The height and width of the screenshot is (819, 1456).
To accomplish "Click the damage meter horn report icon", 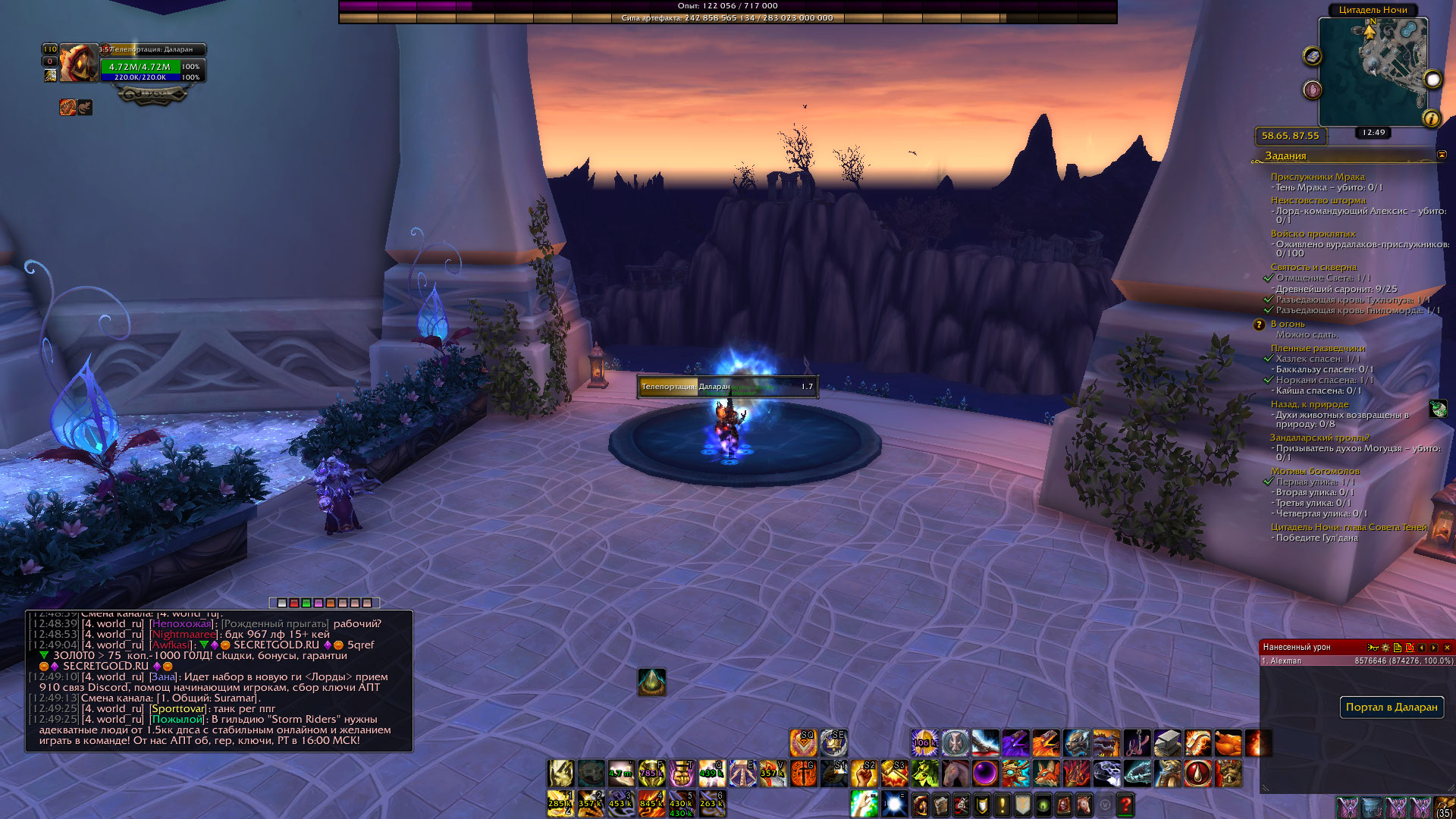I will pyautogui.click(x=1373, y=648).
